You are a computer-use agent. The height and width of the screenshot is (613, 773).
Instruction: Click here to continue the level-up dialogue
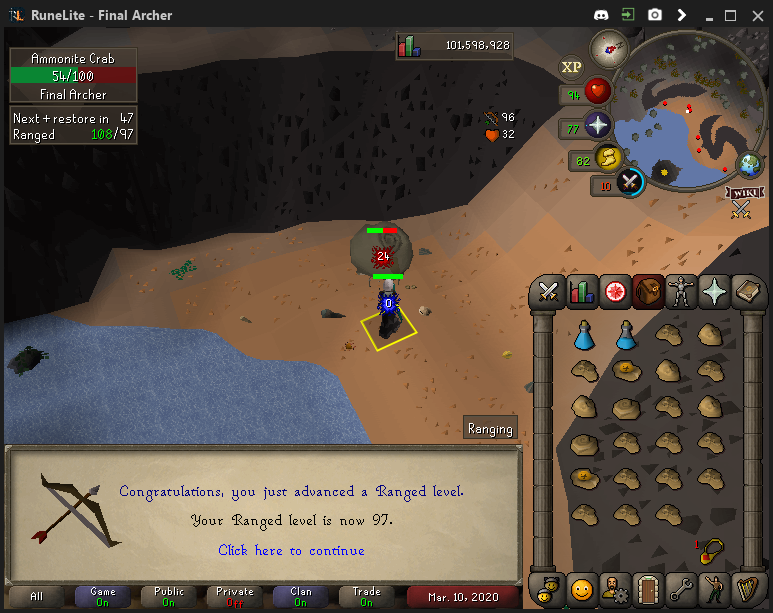point(291,551)
